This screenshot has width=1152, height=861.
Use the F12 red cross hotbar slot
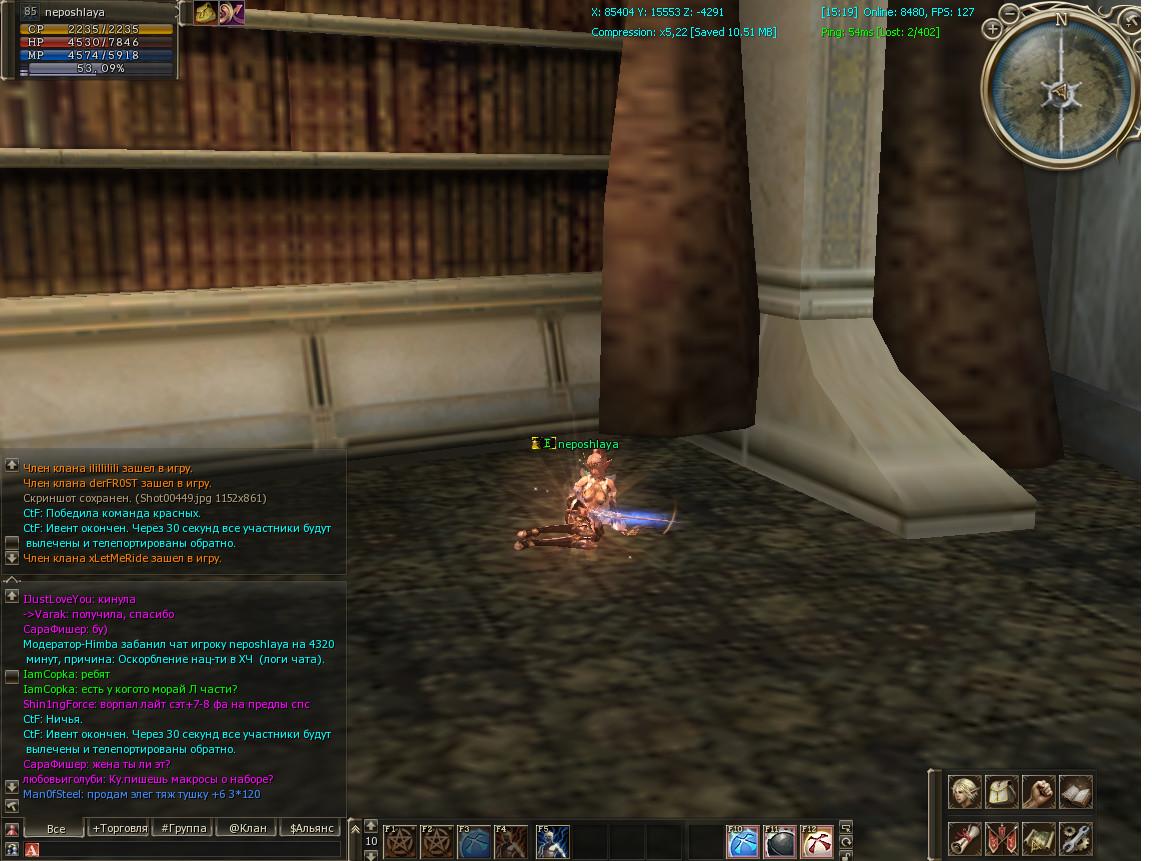tap(818, 842)
